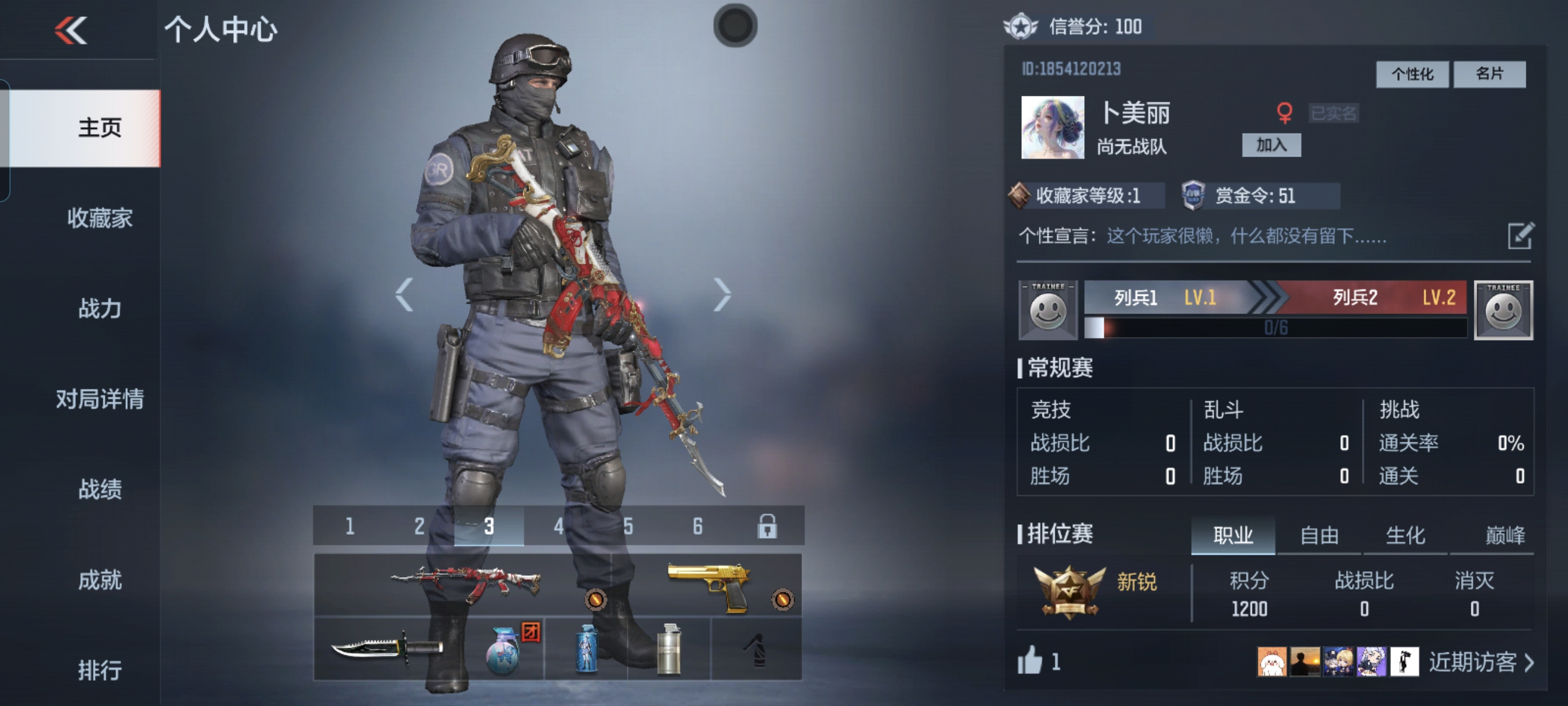Edit the personal declaration text
1568x706 pixels.
[x=1520, y=236]
